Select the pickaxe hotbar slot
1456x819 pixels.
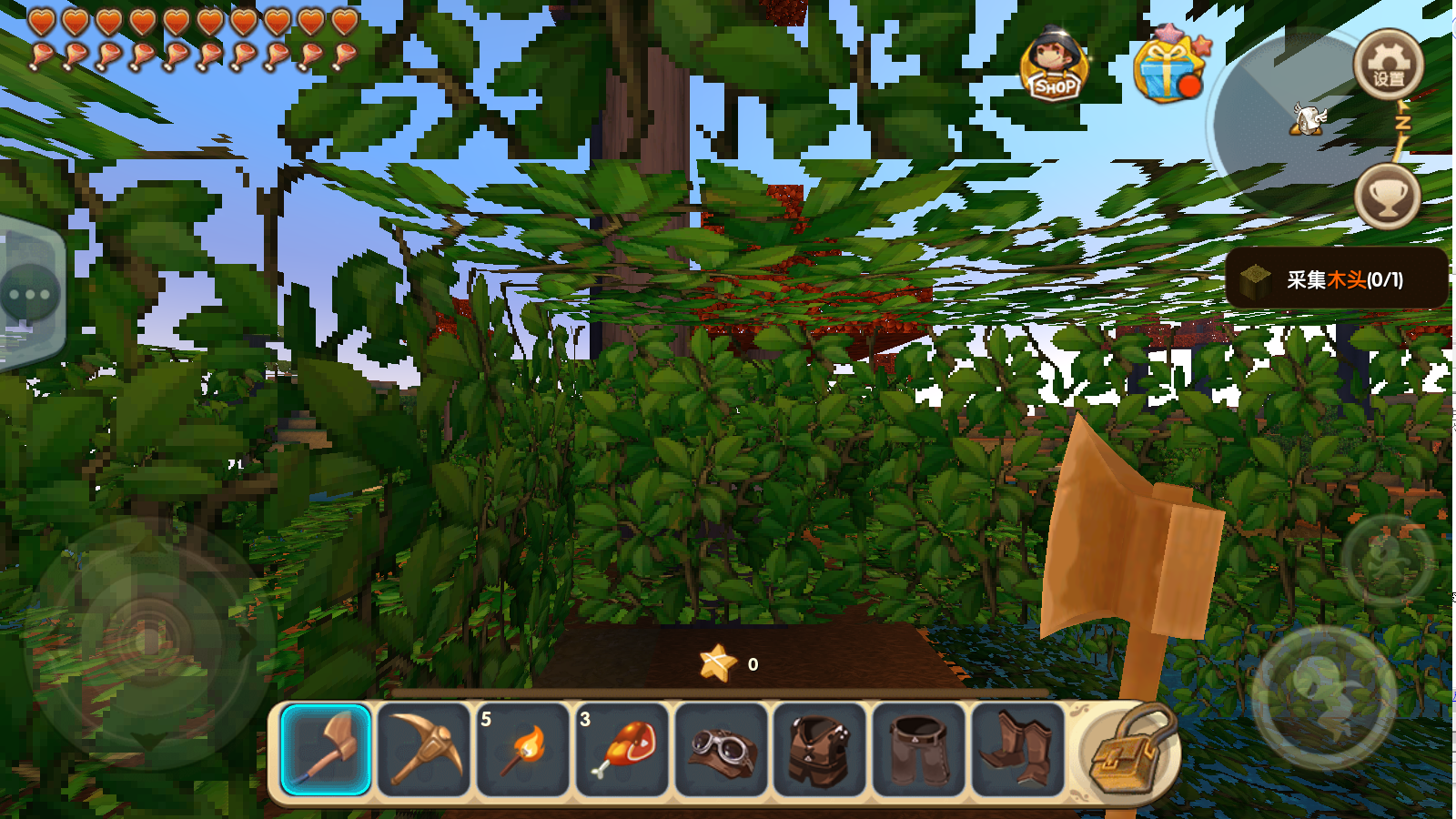(424, 750)
